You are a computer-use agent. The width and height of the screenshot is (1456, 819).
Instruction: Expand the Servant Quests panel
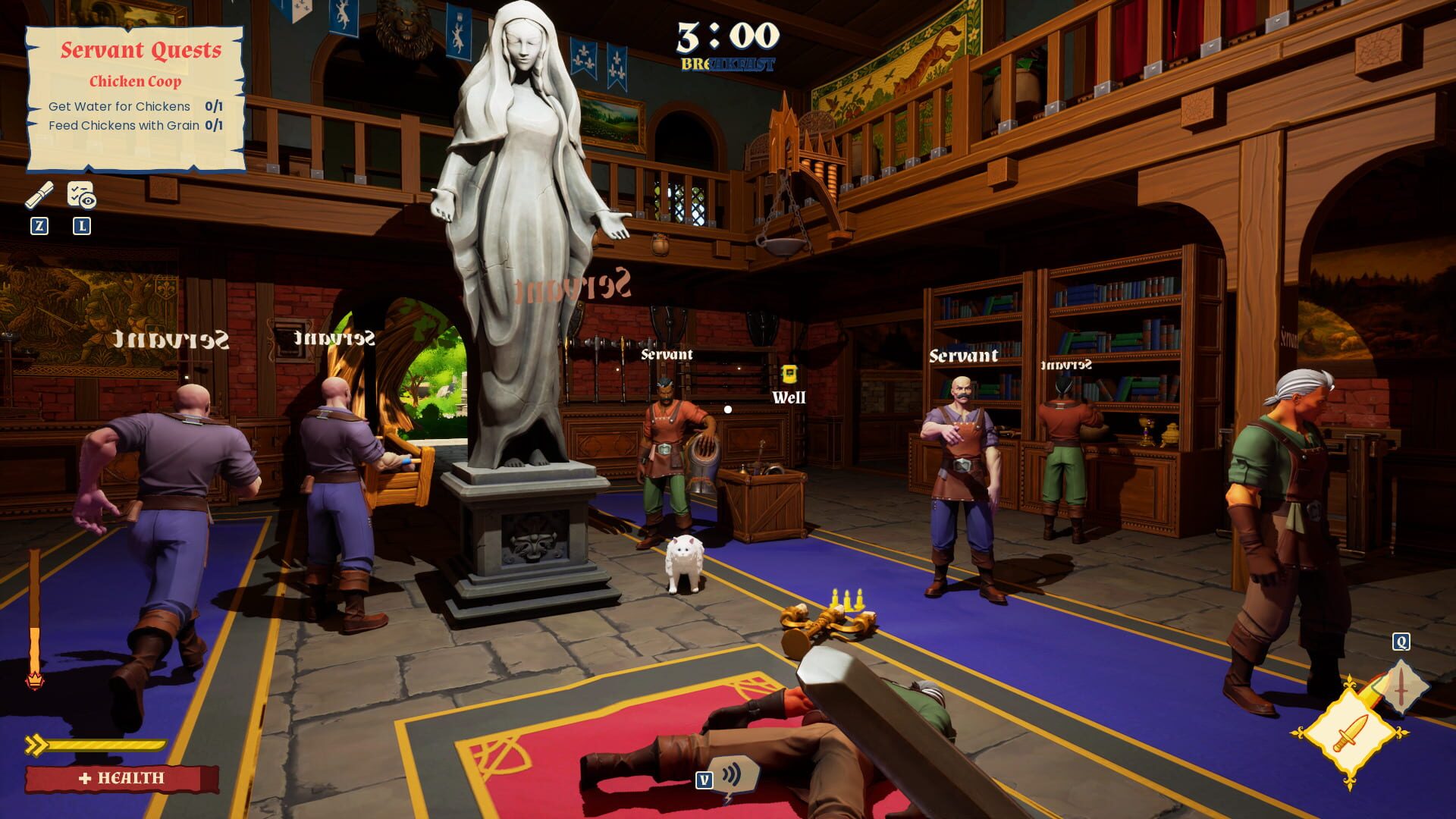pos(143,49)
